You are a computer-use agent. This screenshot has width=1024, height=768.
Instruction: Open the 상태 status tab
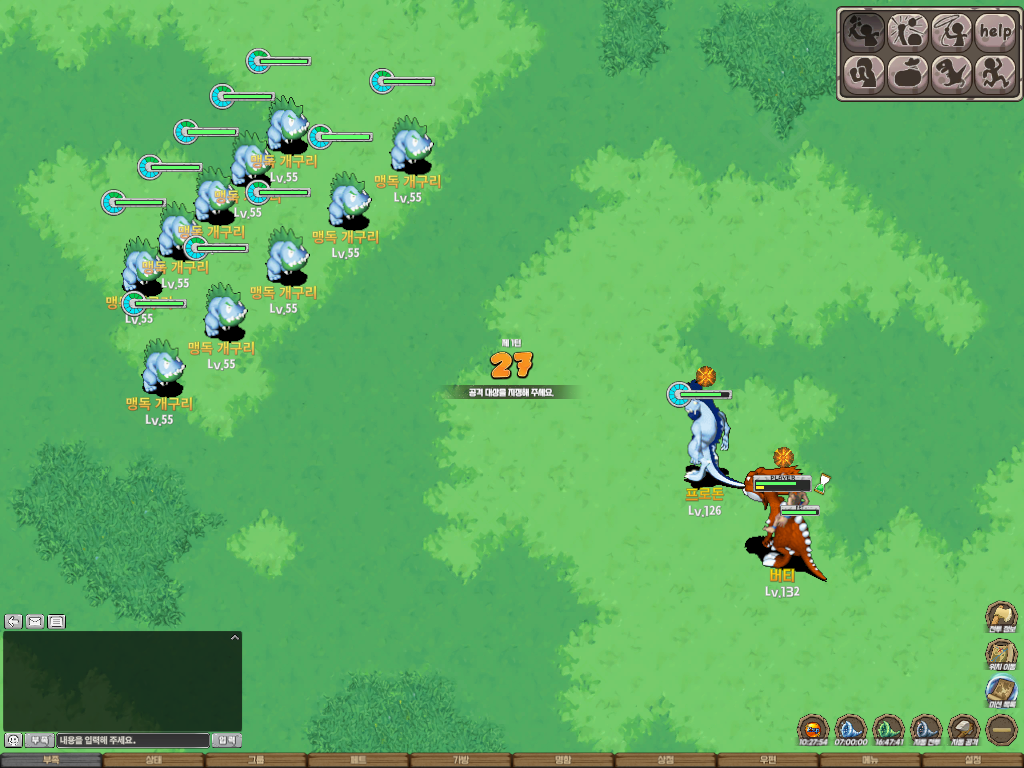pyautogui.click(x=153, y=760)
